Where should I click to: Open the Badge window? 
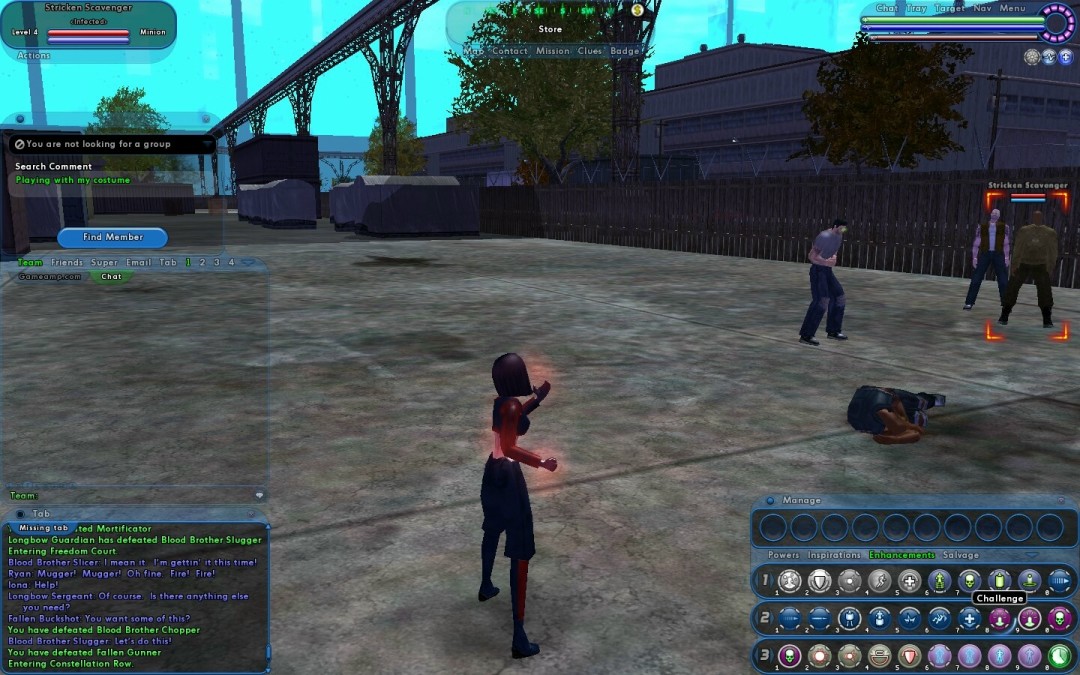[x=624, y=51]
